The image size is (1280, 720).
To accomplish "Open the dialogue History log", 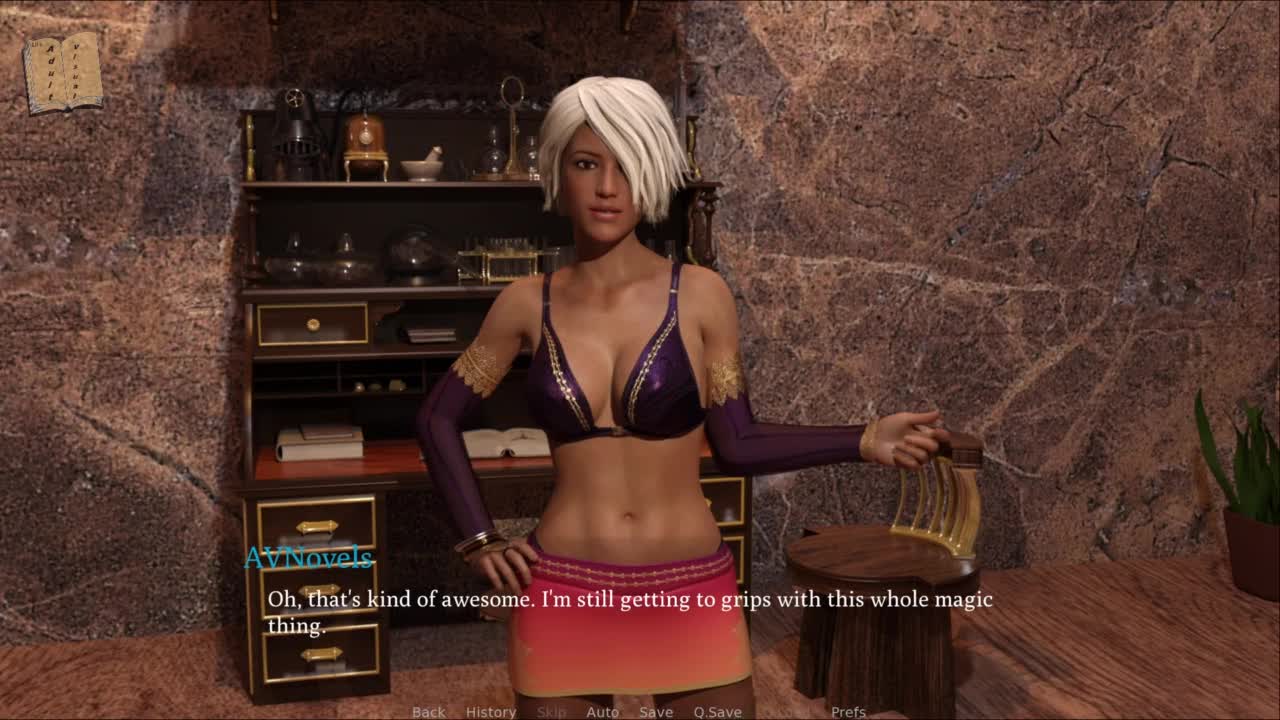I will click(490, 712).
